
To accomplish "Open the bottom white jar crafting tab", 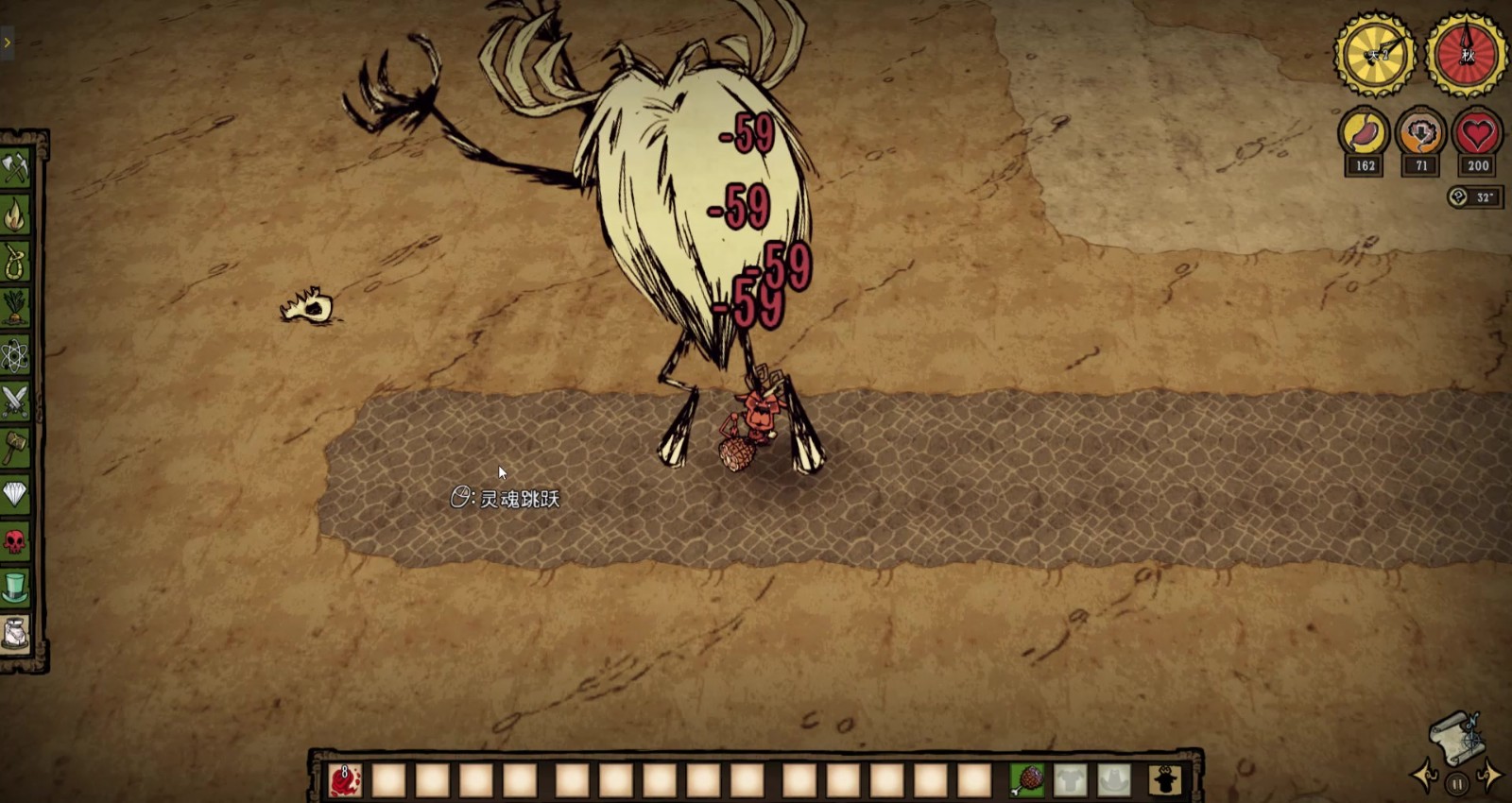I will 16,634.
